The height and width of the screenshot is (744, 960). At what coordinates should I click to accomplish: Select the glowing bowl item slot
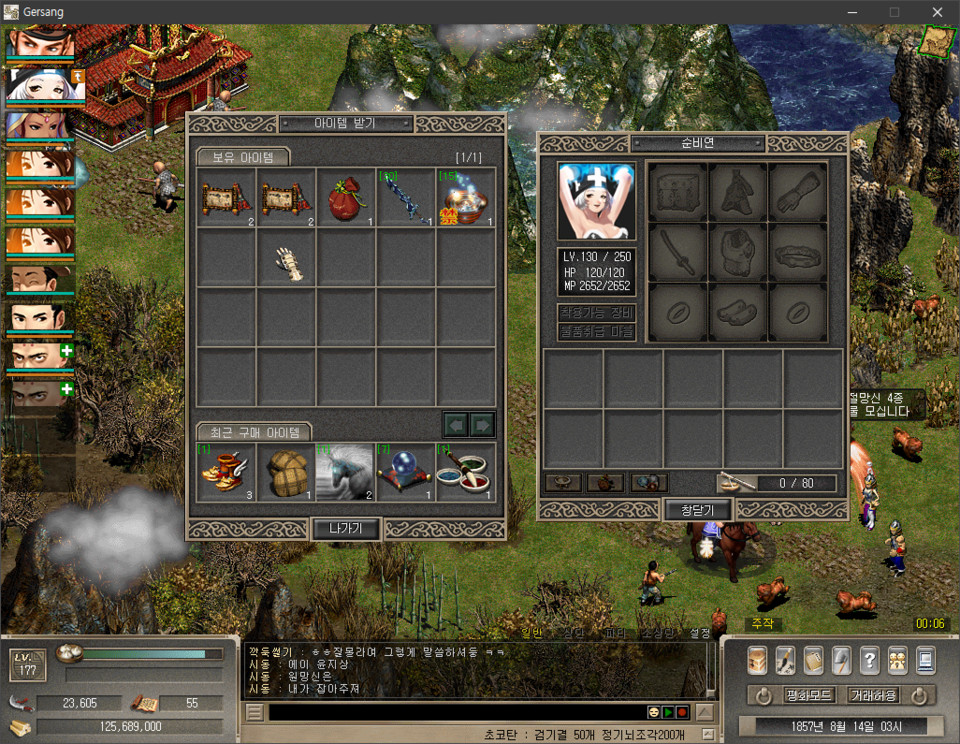point(466,197)
